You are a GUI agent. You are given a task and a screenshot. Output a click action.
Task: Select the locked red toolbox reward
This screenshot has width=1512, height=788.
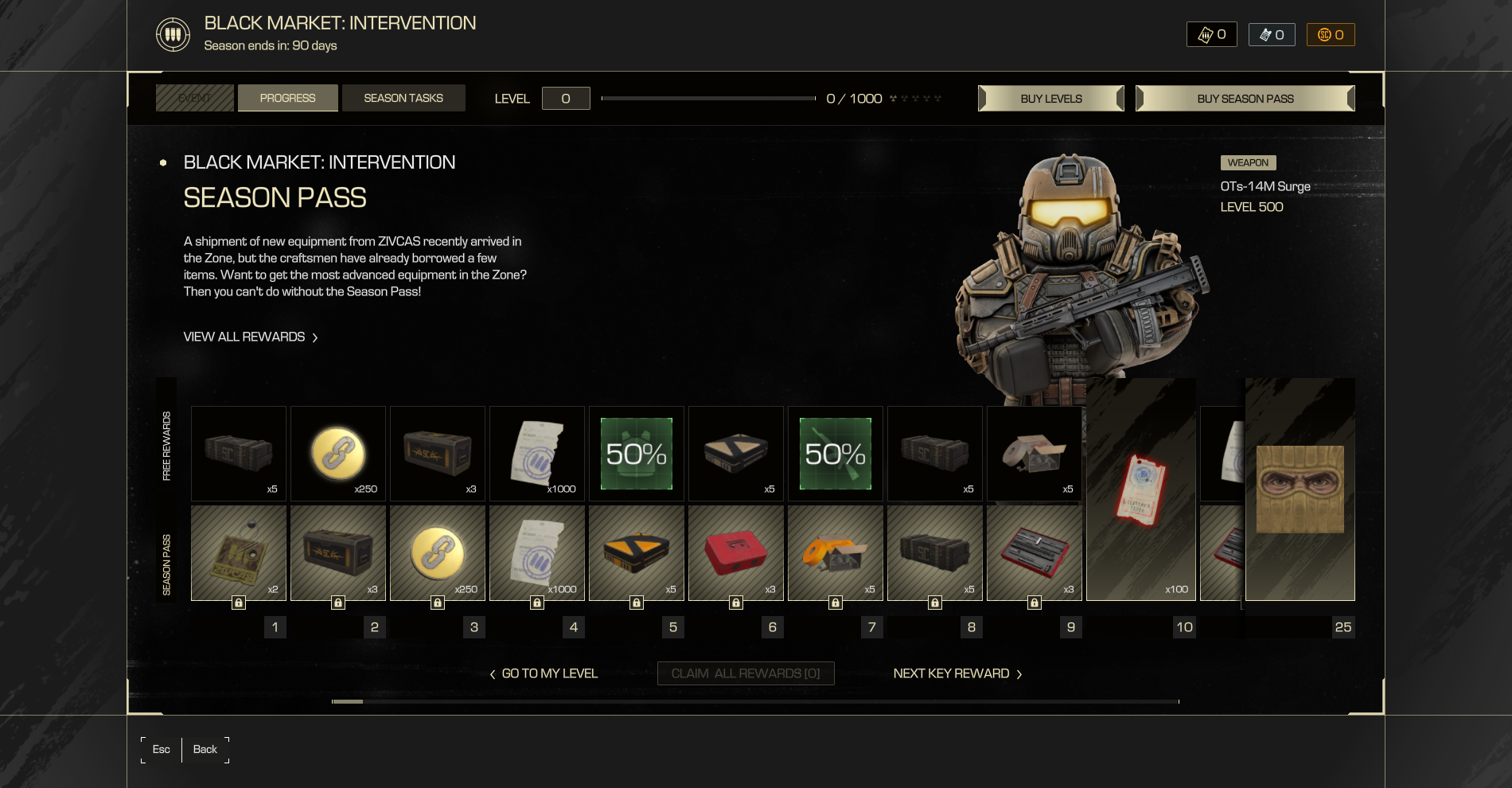tap(736, 553)
